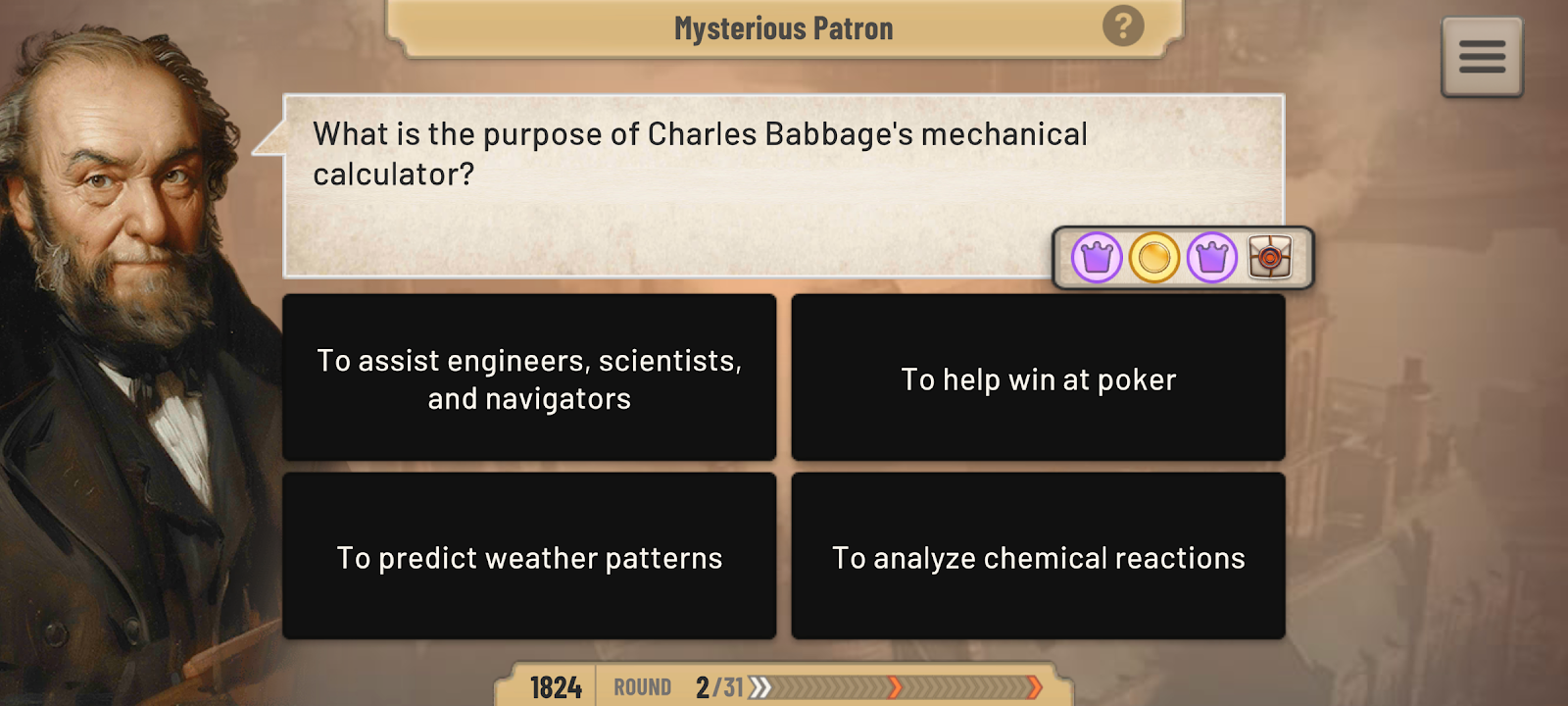Answer "To analyze chemical reactions"

[1038, 557]
